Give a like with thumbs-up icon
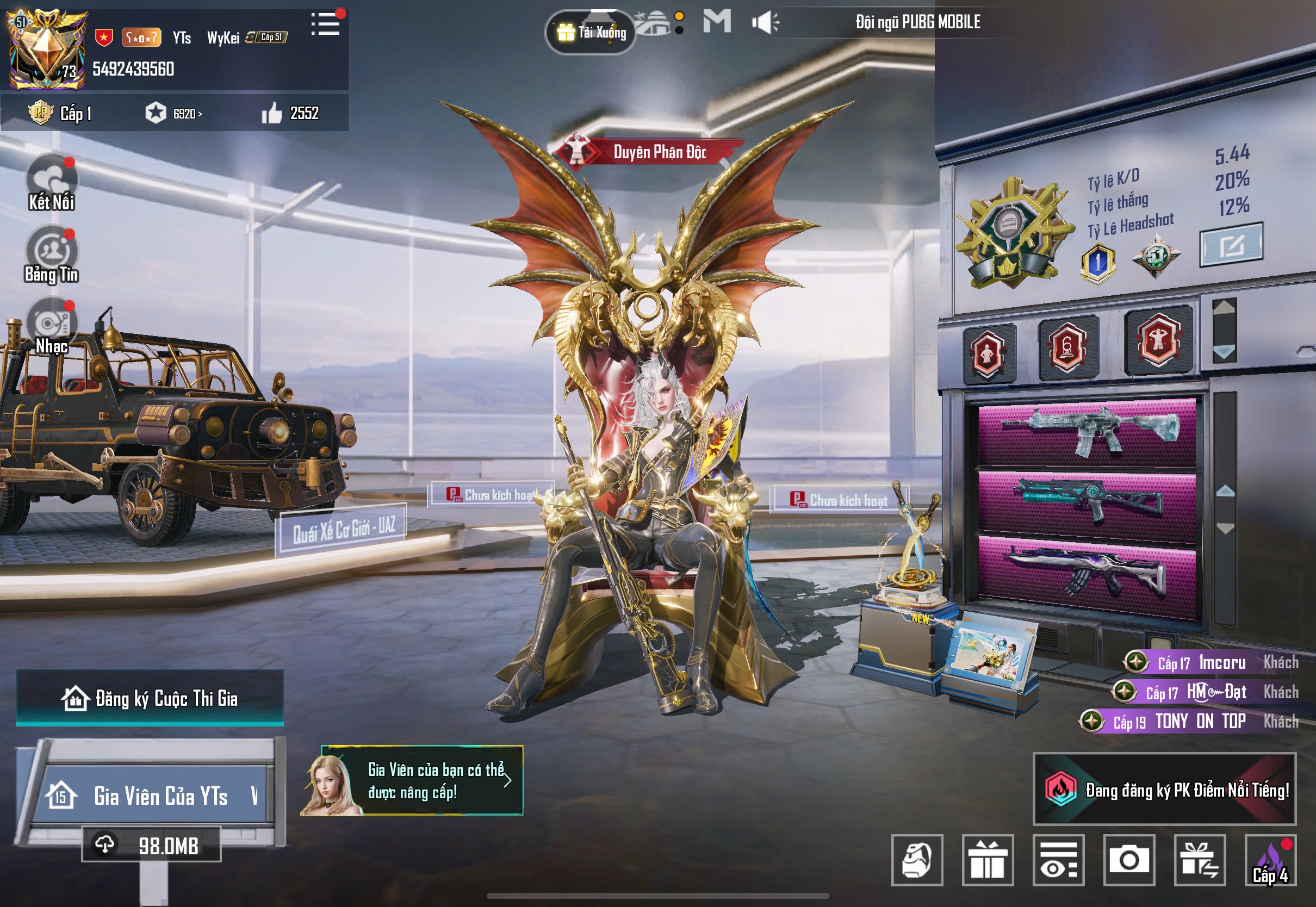Screen dimensions: 1316x907 [x=272, y=113]
